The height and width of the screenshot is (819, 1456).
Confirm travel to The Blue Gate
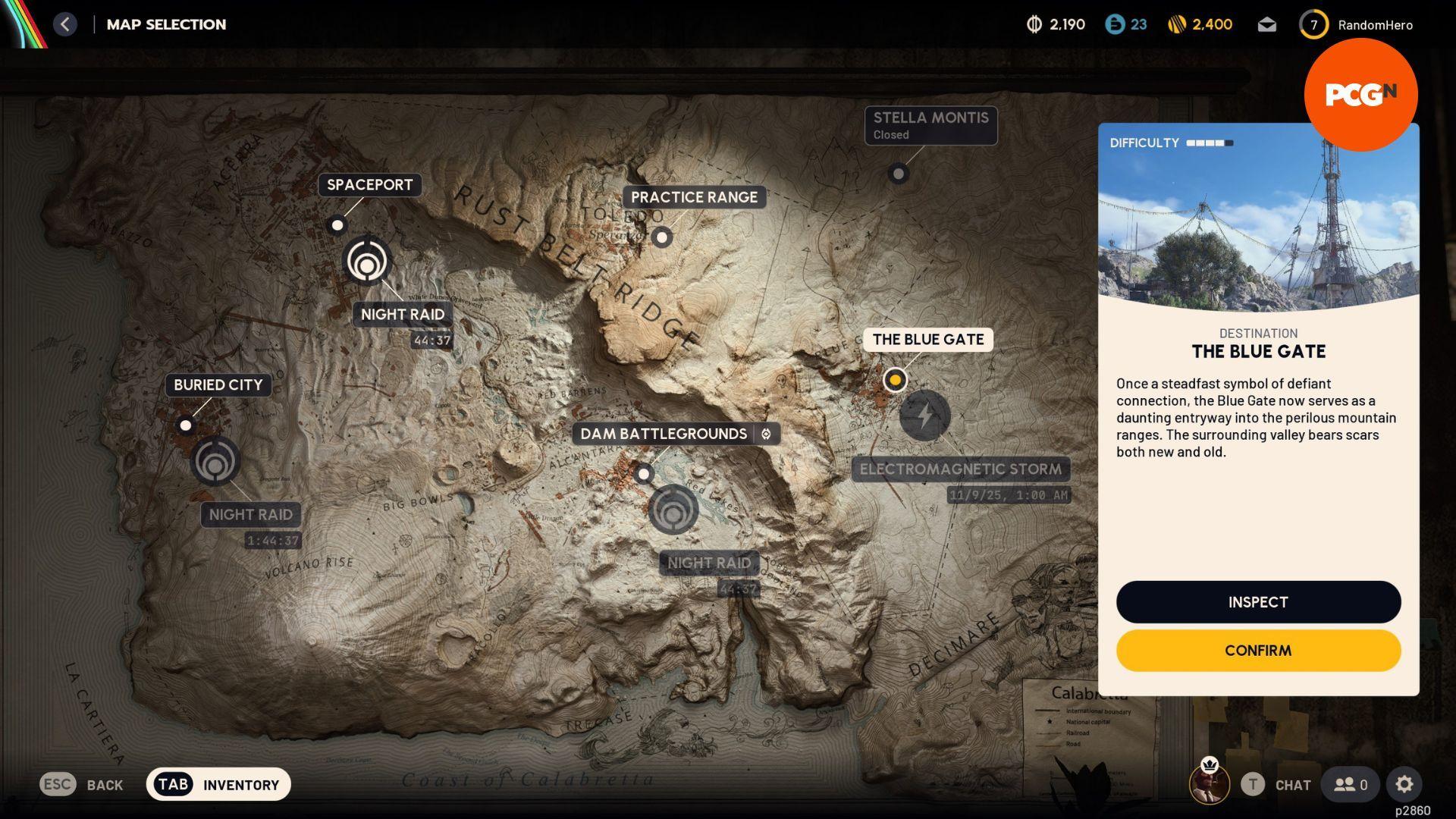(x=1257, y=650)
